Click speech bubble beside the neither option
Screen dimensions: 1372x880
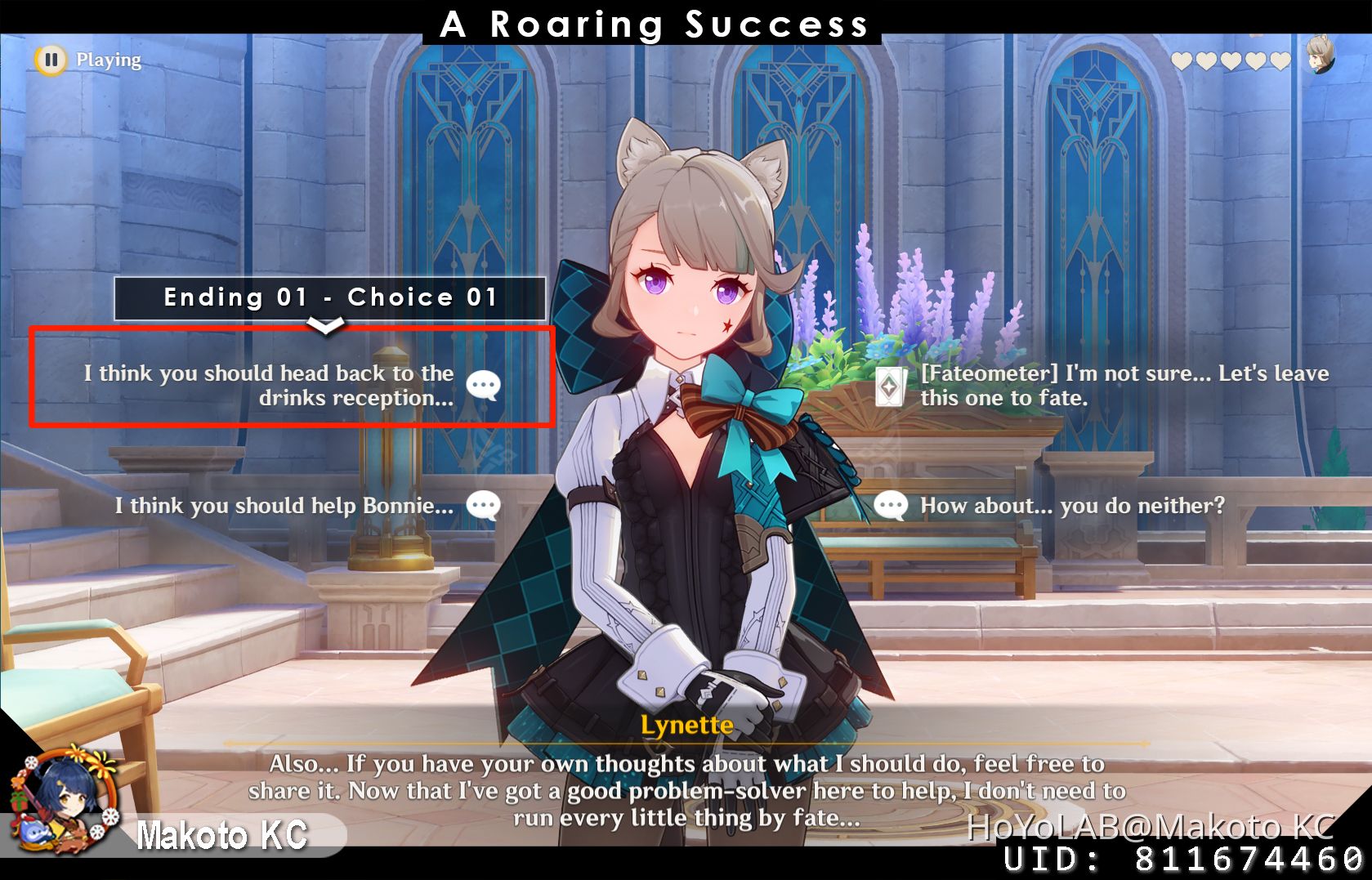pos(891,505)
